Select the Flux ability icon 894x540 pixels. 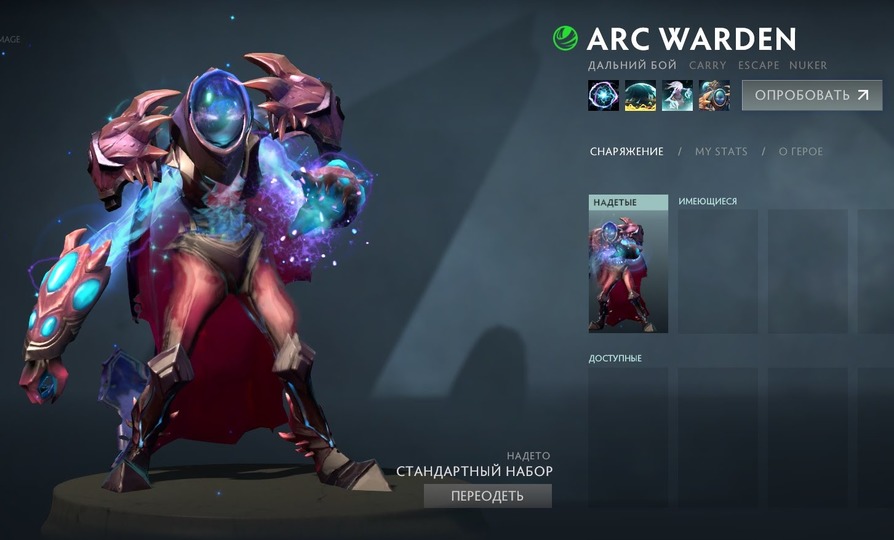click(603, 95)
